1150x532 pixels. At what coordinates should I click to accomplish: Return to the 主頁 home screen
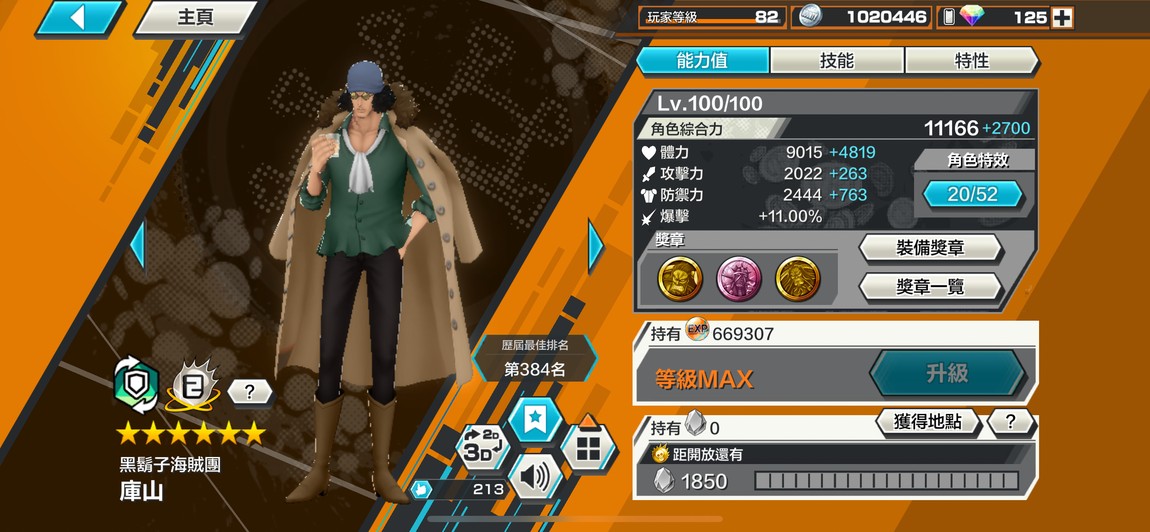[195, 18]
